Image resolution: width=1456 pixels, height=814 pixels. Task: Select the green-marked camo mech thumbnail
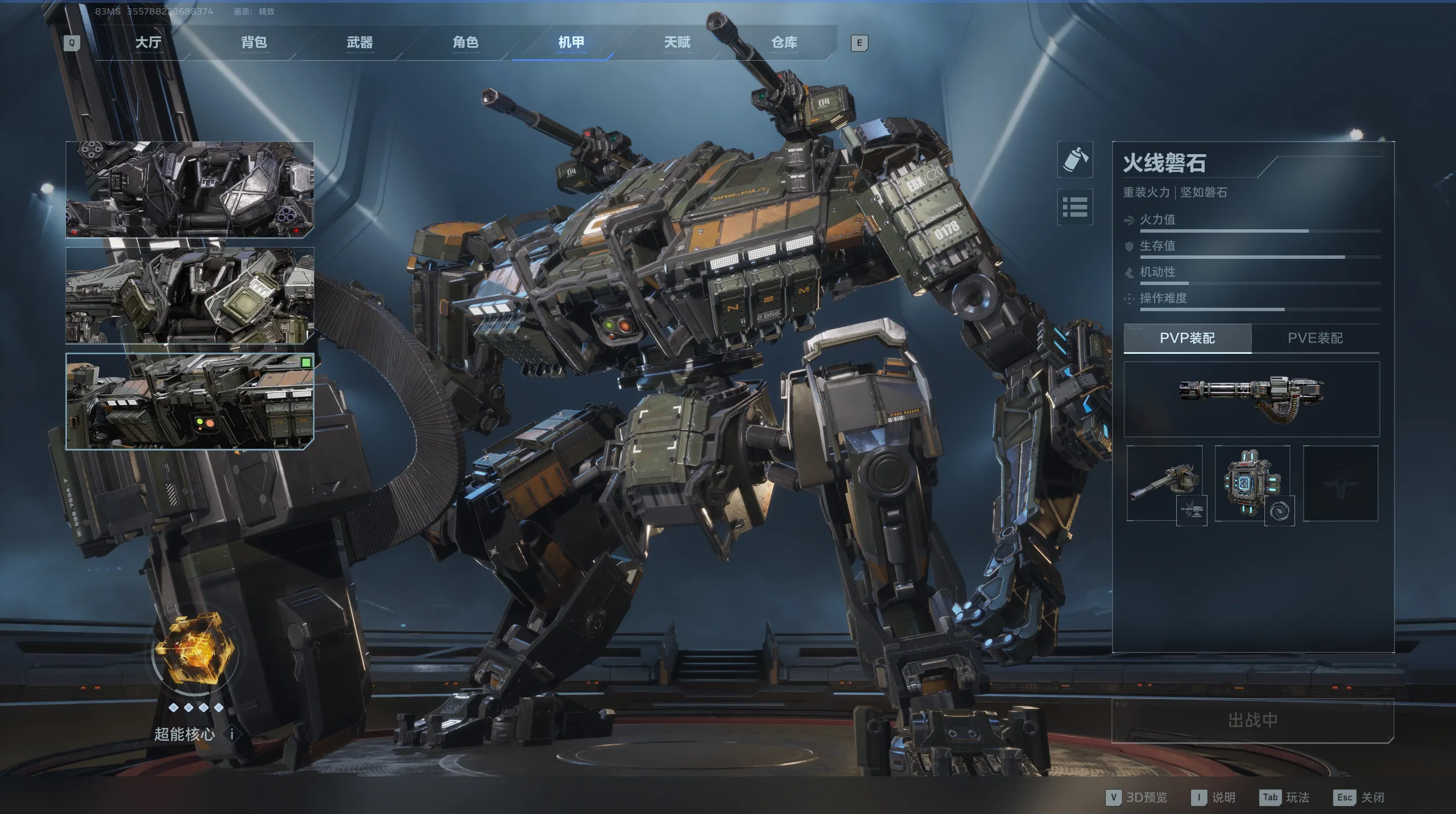[190, 401]
